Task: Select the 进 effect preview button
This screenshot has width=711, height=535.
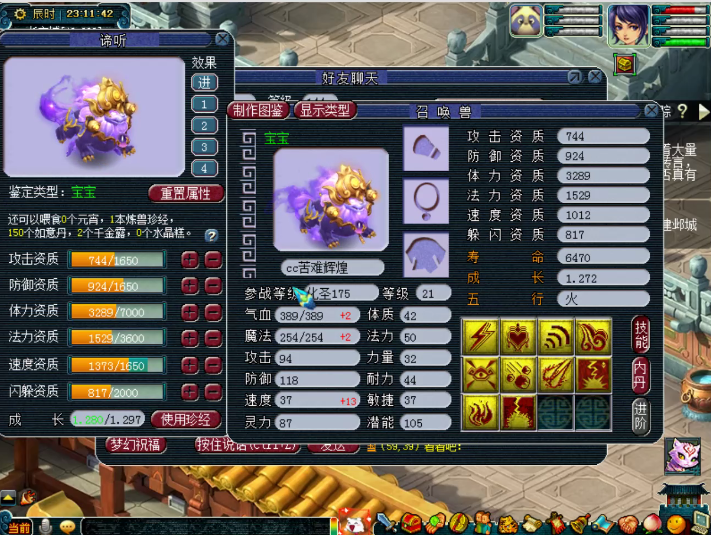Action: (204, 82)
